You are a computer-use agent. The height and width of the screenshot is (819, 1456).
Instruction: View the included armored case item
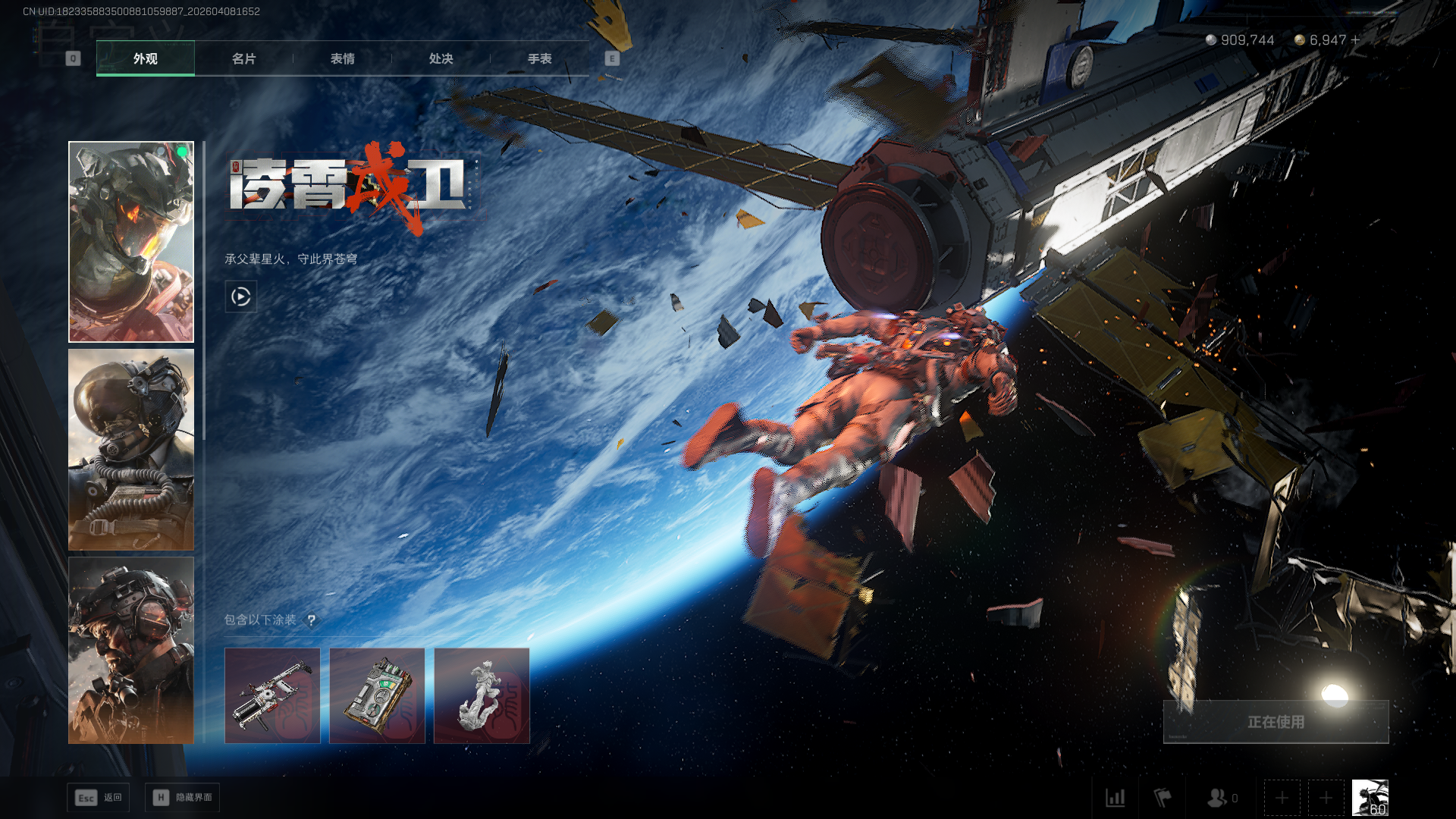[377, 695]
